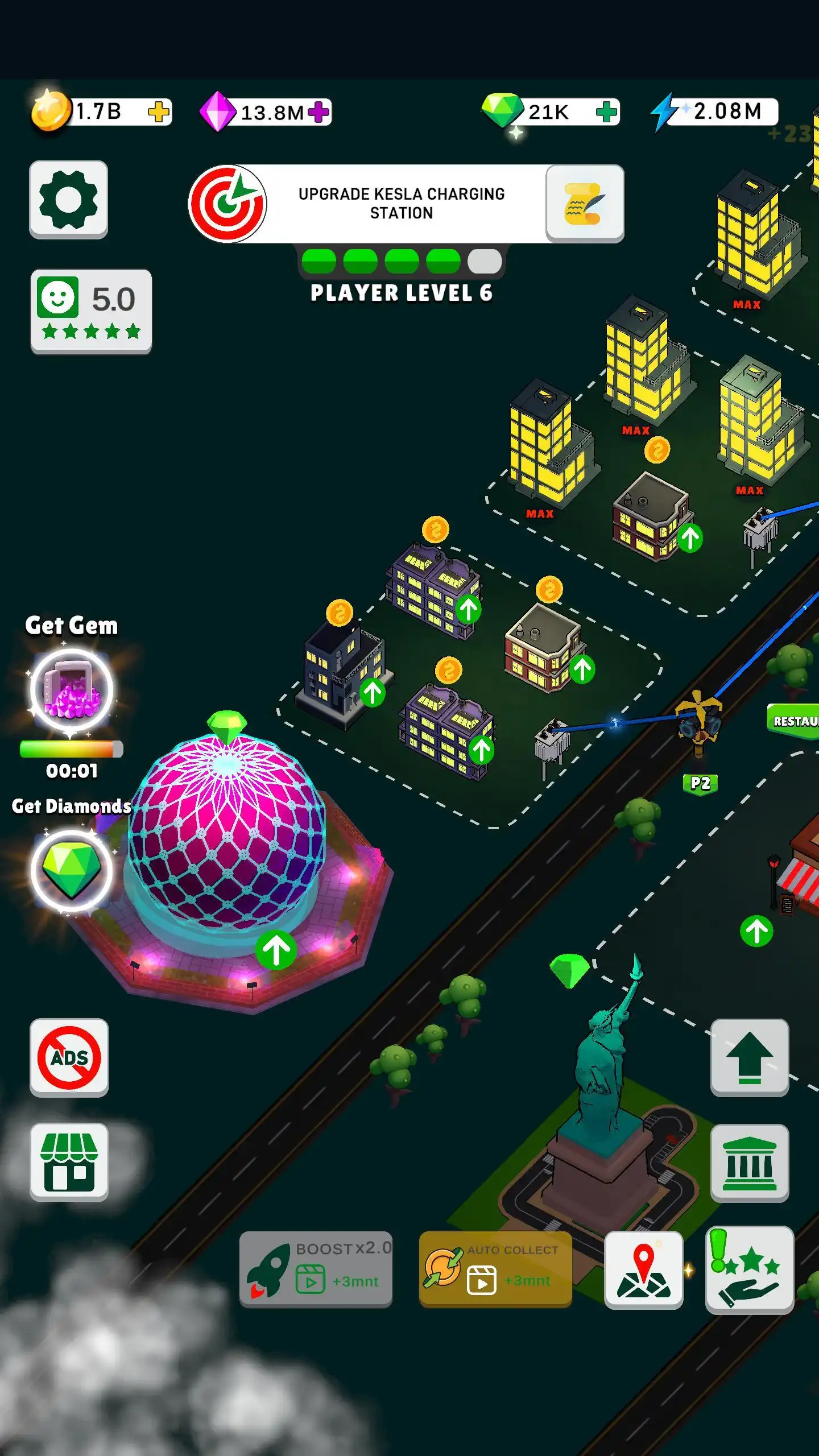This screenshot has height=1456, width=819.
Task: Tap the Get Gem timer progress bar
Action: click(71, 749)
